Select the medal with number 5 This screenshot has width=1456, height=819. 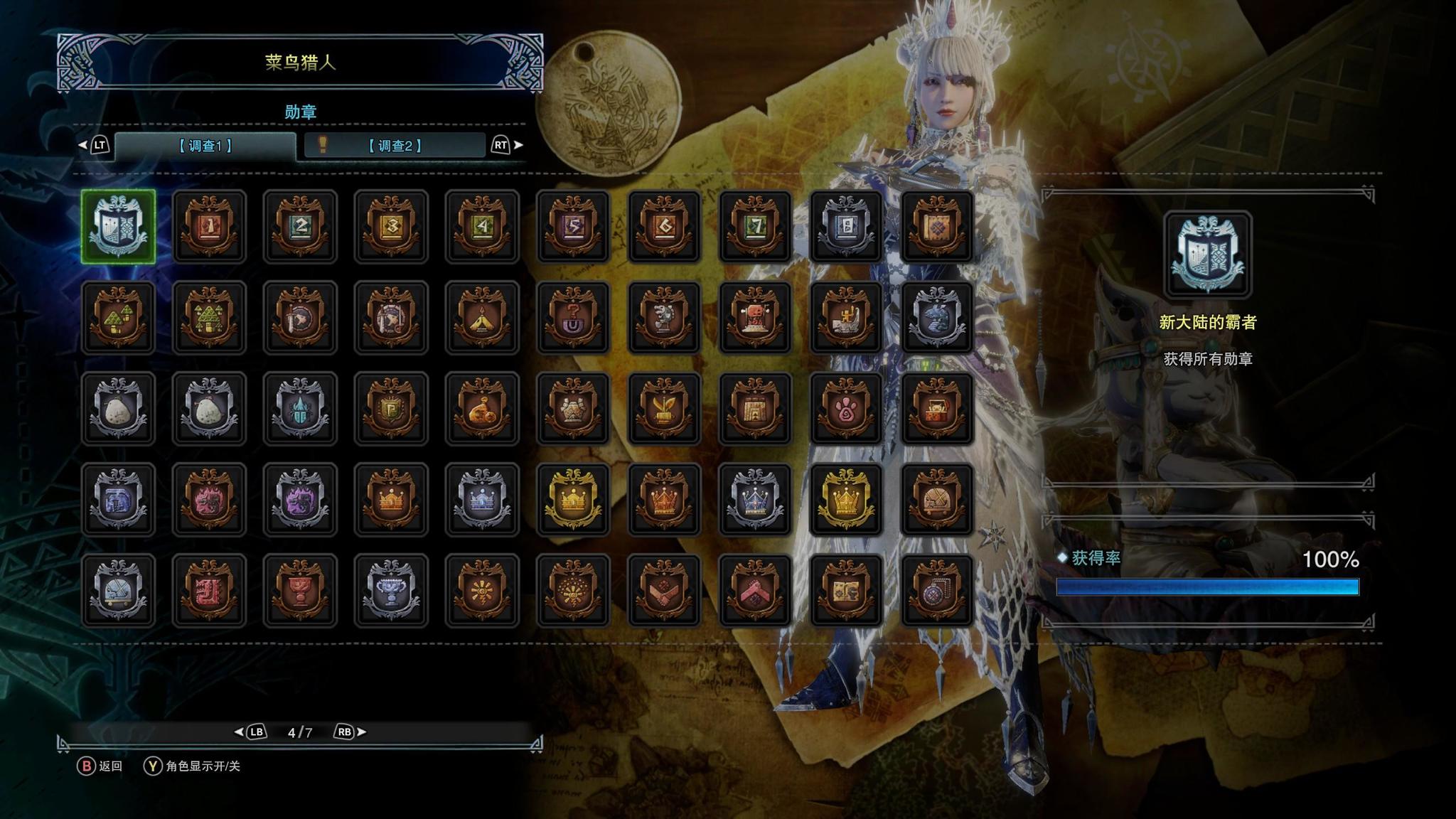coord(573,227)
